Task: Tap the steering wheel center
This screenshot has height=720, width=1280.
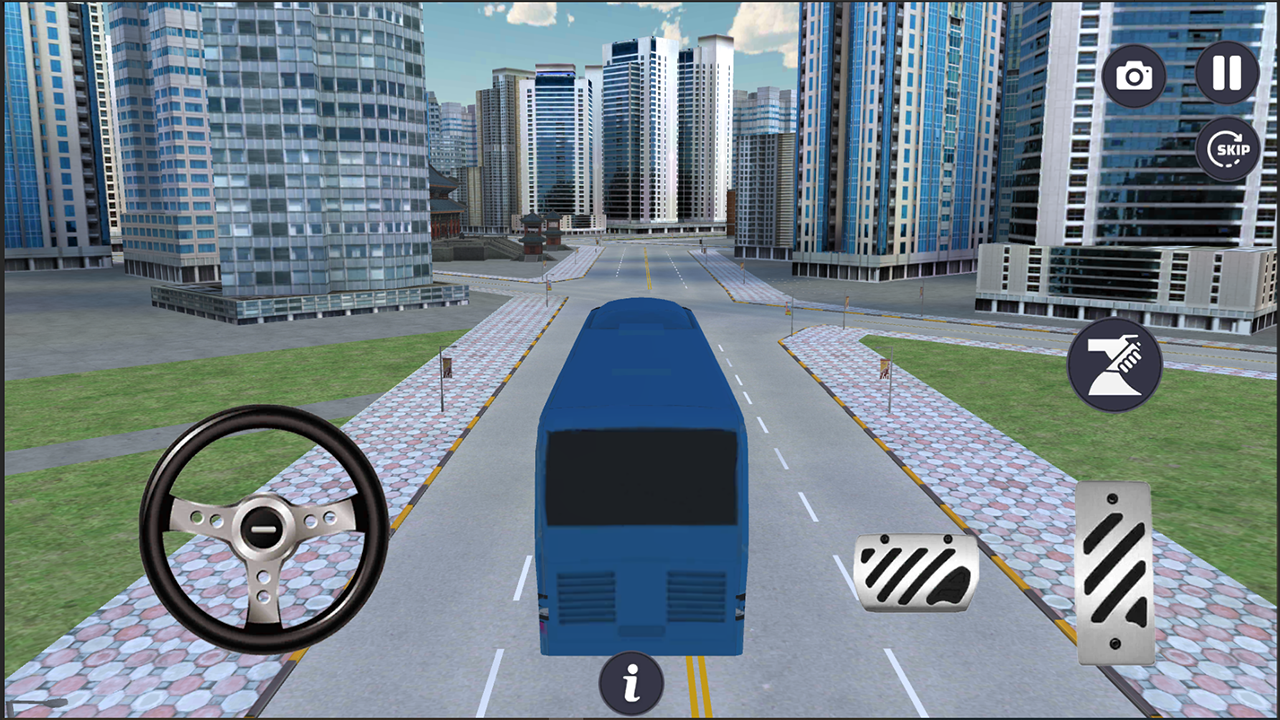Action: [x=265, y=525]
